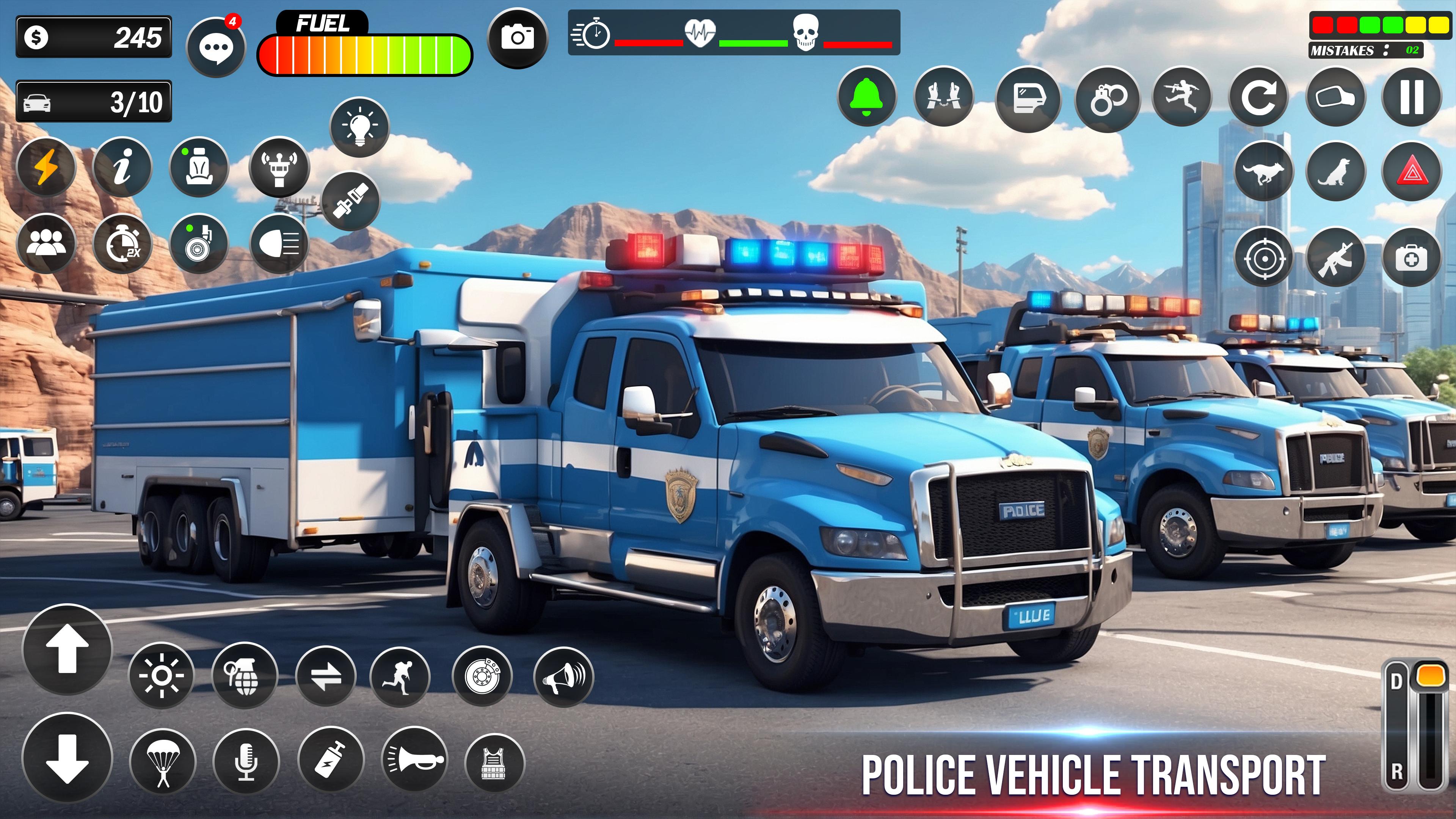Tap the restart arrow button

coord(1259,98)
